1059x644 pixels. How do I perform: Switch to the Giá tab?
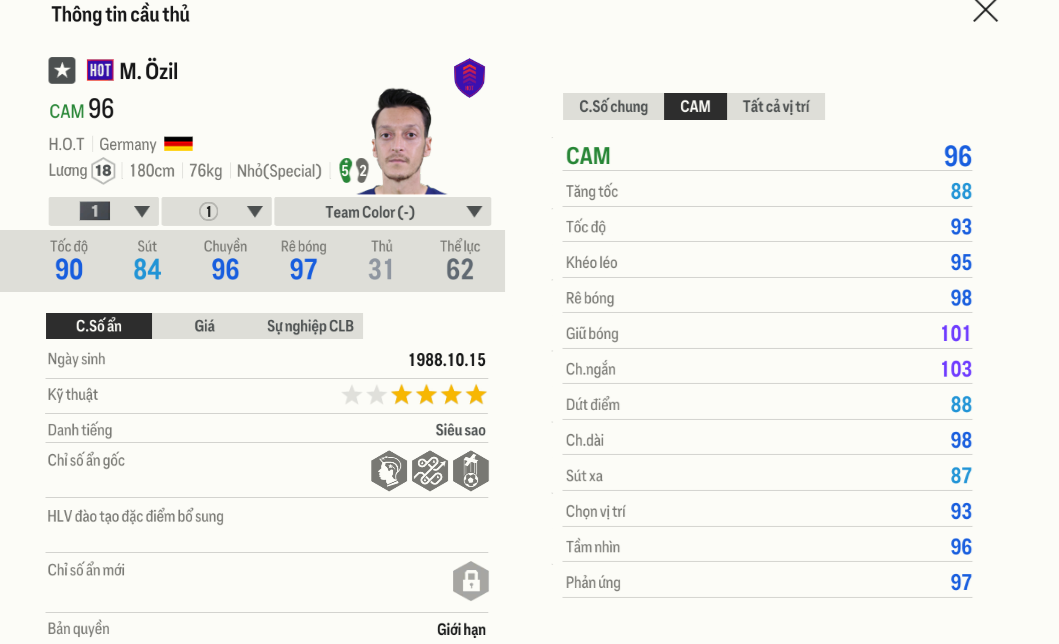(x=204, y=326)
